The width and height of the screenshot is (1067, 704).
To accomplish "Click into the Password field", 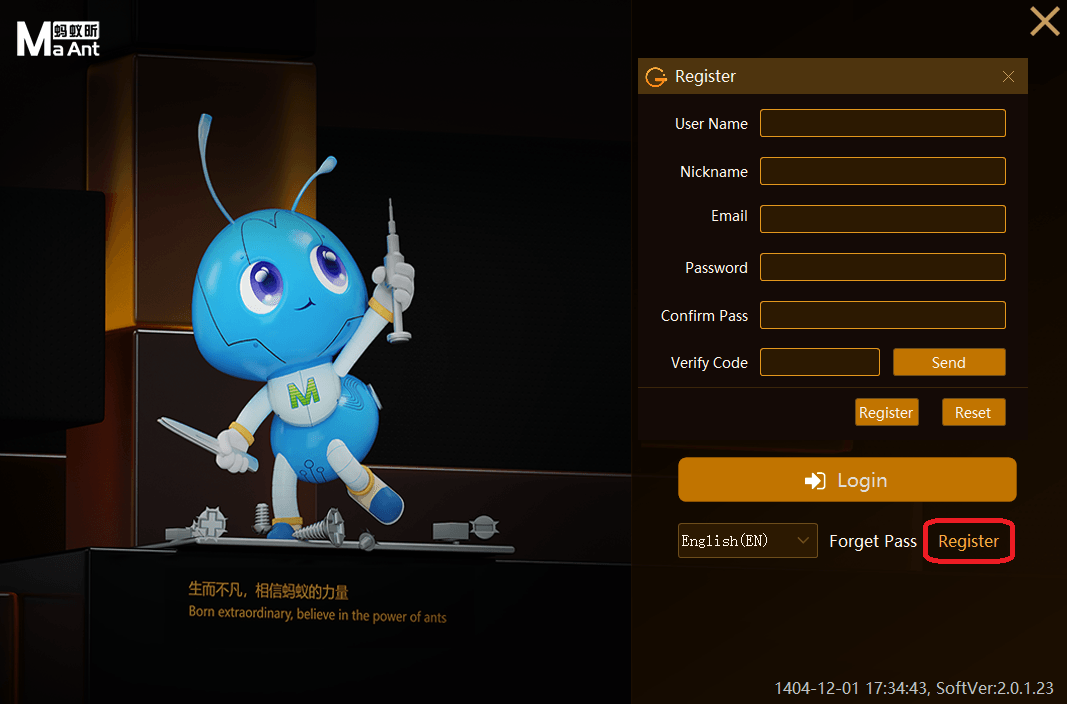I will pyautogui.click(x=882, y=267).
